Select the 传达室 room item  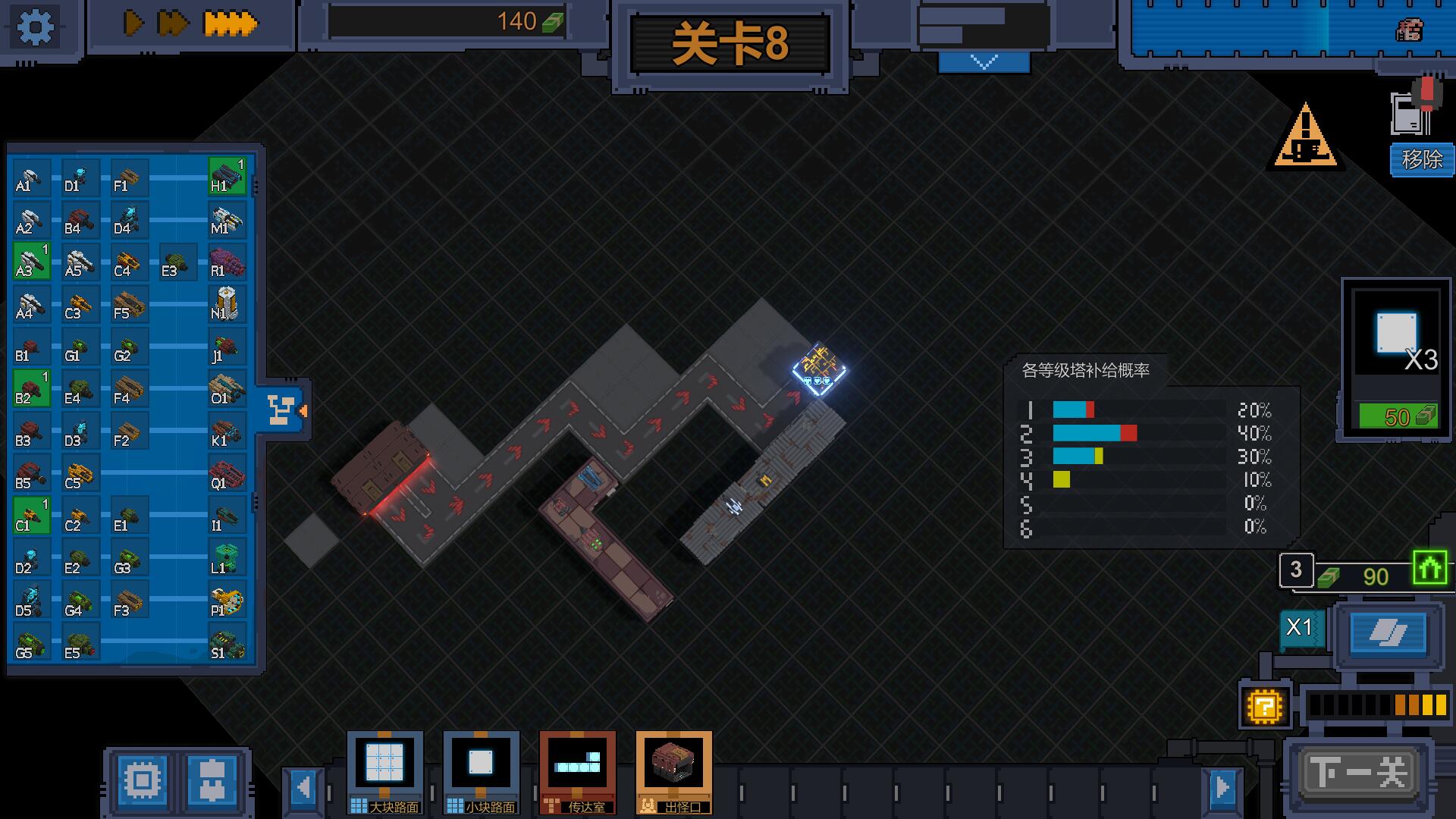pos(577,771)
